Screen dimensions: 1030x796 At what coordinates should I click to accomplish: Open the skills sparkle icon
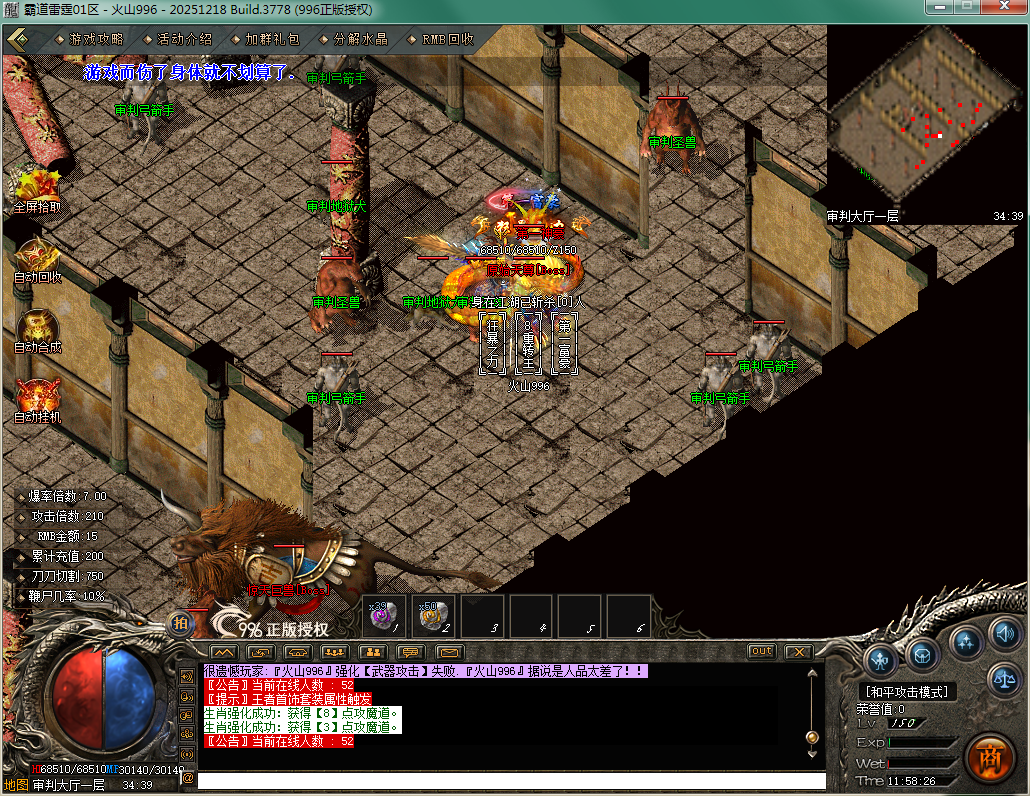coord(965,641)
